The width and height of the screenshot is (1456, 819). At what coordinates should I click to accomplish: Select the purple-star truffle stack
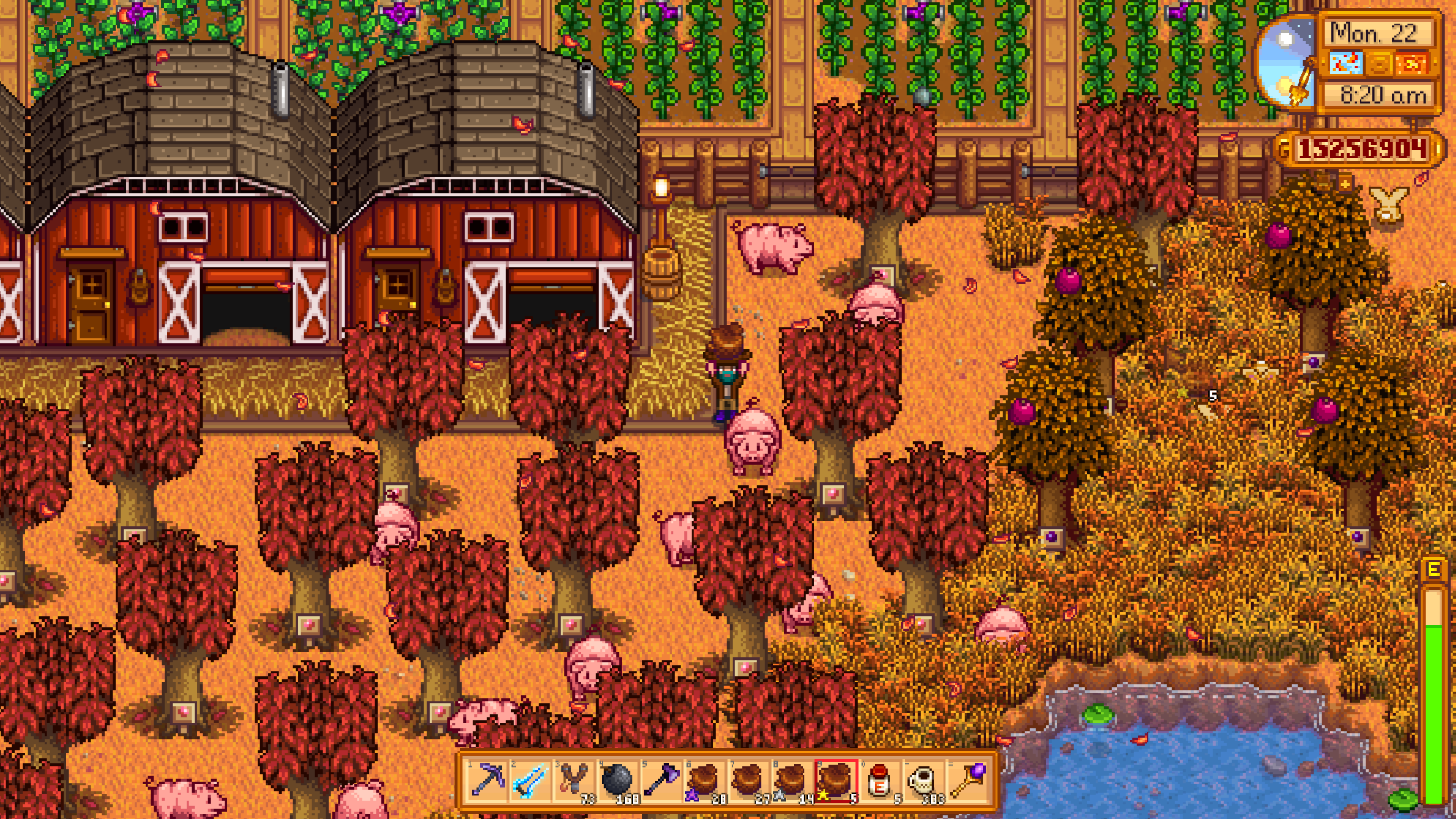pyautogui.click(x=704, y=781)
